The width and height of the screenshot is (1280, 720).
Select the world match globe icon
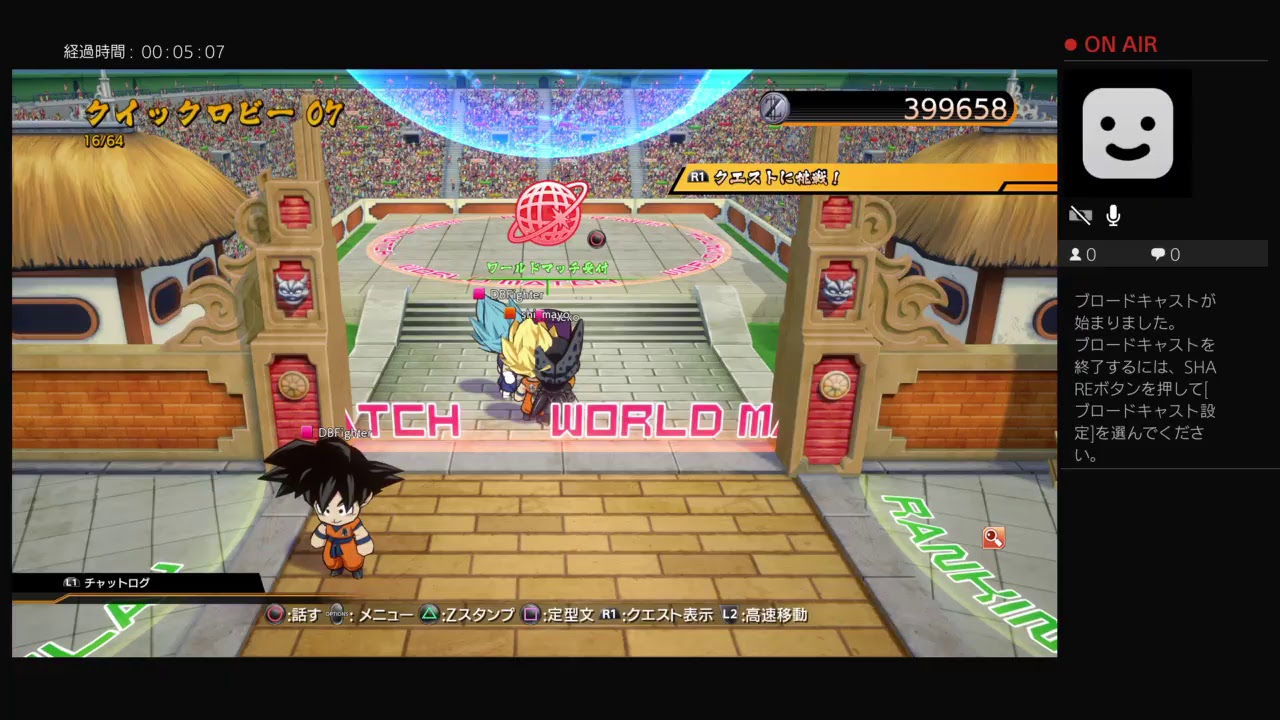coord(545,212)
